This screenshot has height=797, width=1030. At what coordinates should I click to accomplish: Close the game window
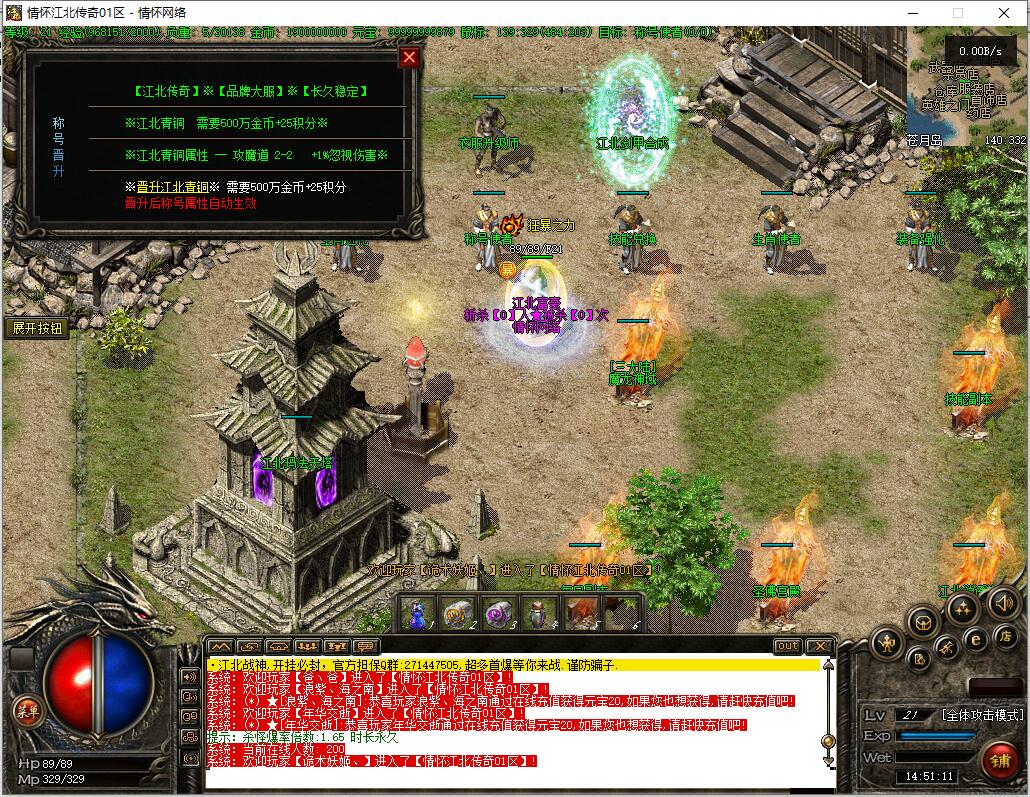click(x=1005, y=13)
